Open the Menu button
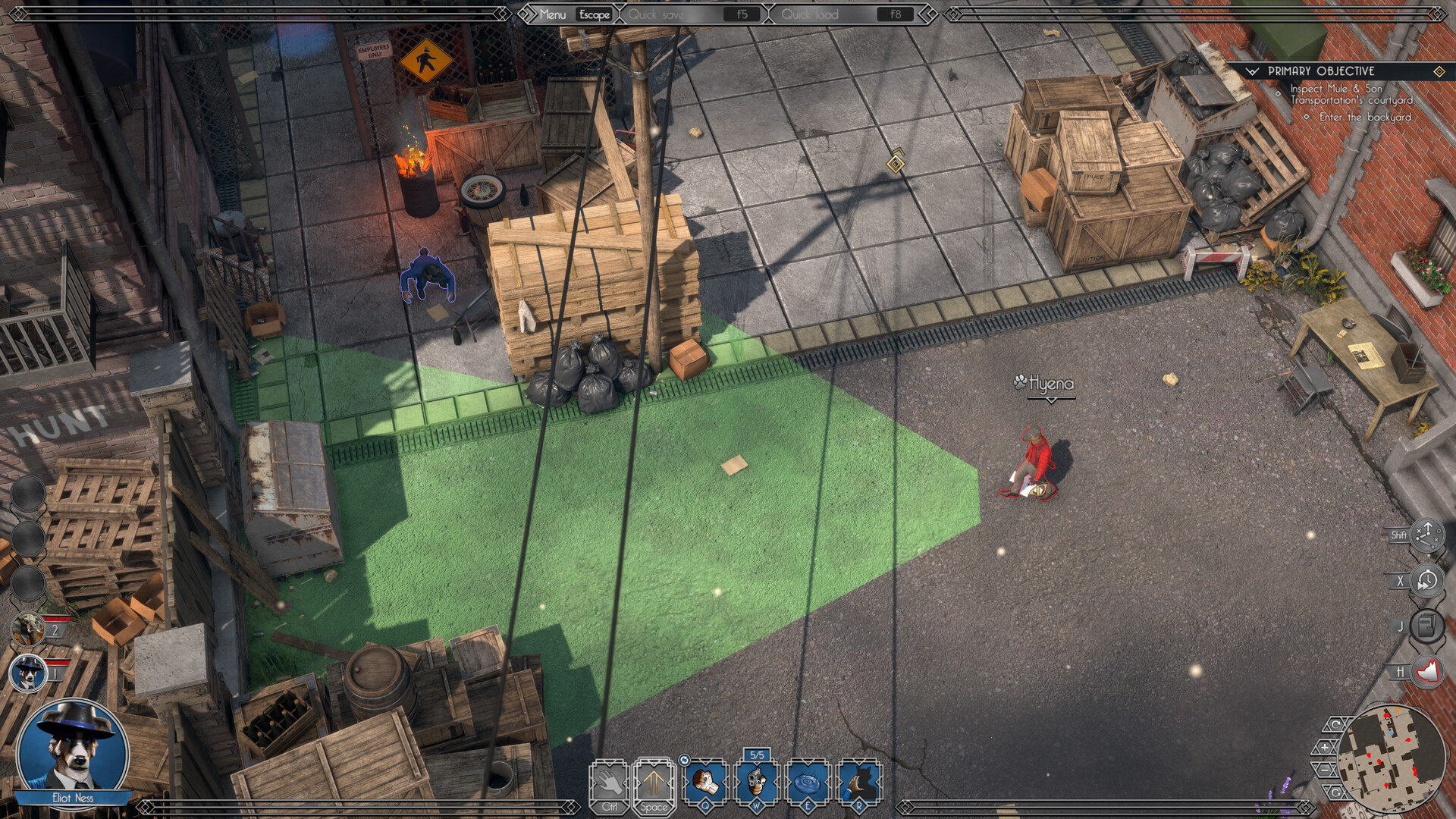1456x819 pixels. pyautogui.click(x=553, y=14)
